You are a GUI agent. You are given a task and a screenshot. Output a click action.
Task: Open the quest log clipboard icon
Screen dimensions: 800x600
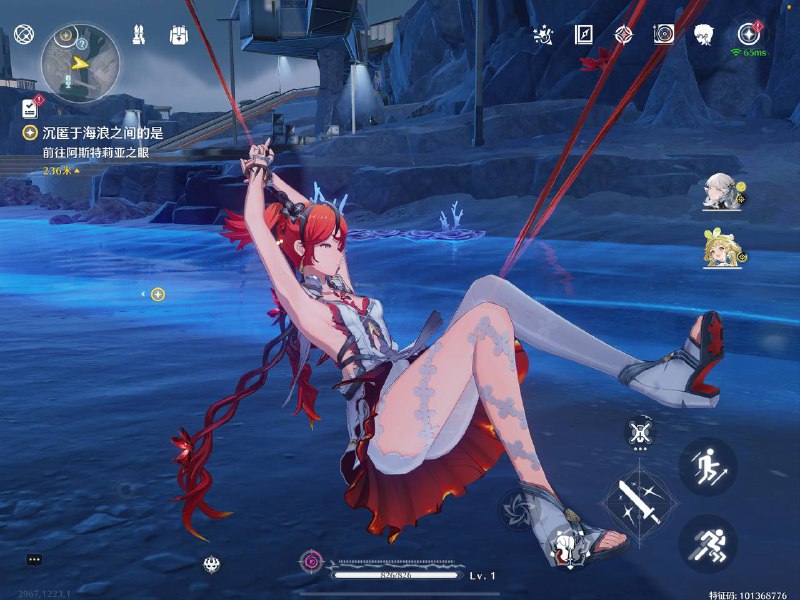pyautogui.click(x=30, y=107)
